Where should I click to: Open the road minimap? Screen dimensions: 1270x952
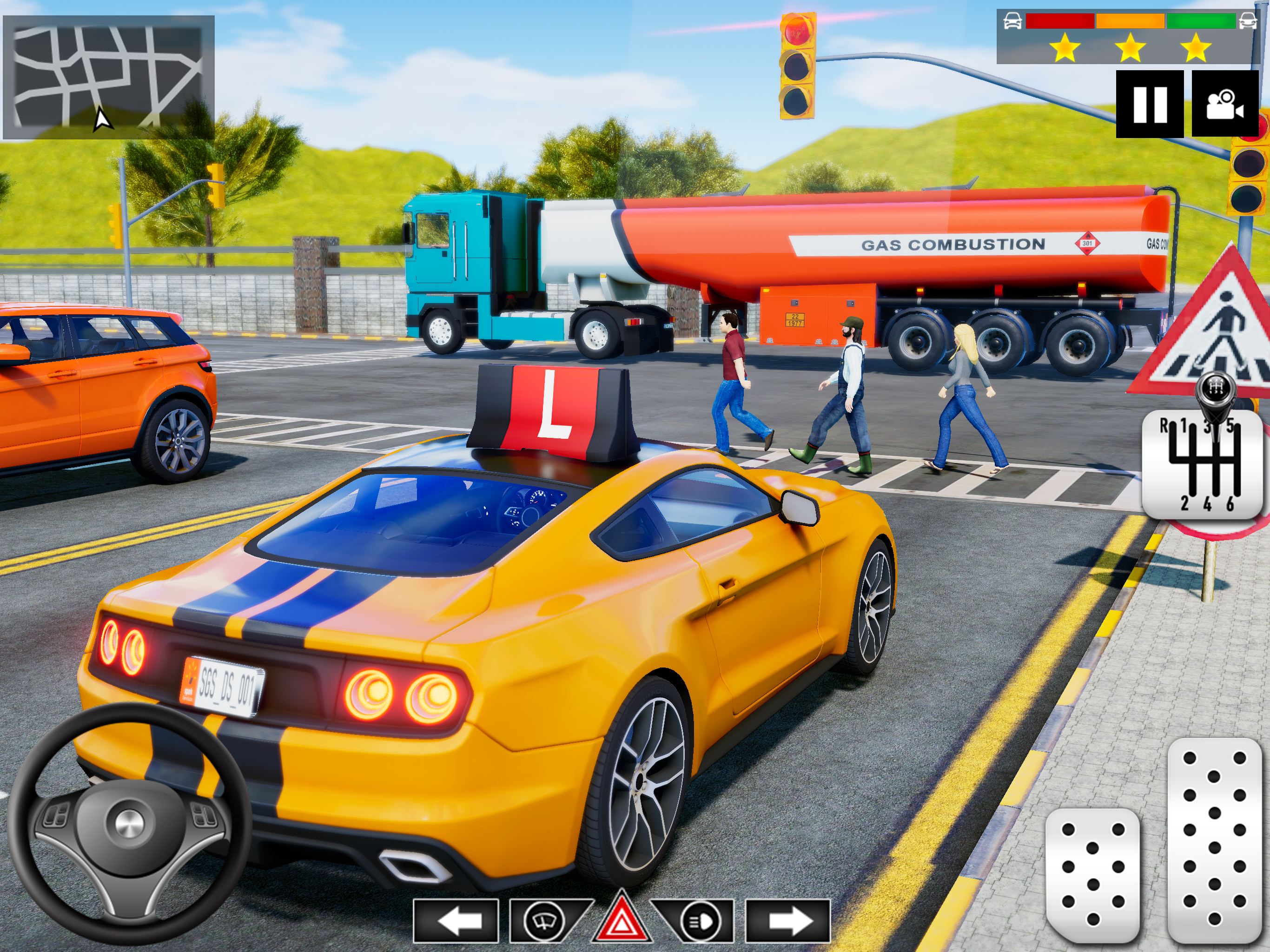tap(108, 78)
